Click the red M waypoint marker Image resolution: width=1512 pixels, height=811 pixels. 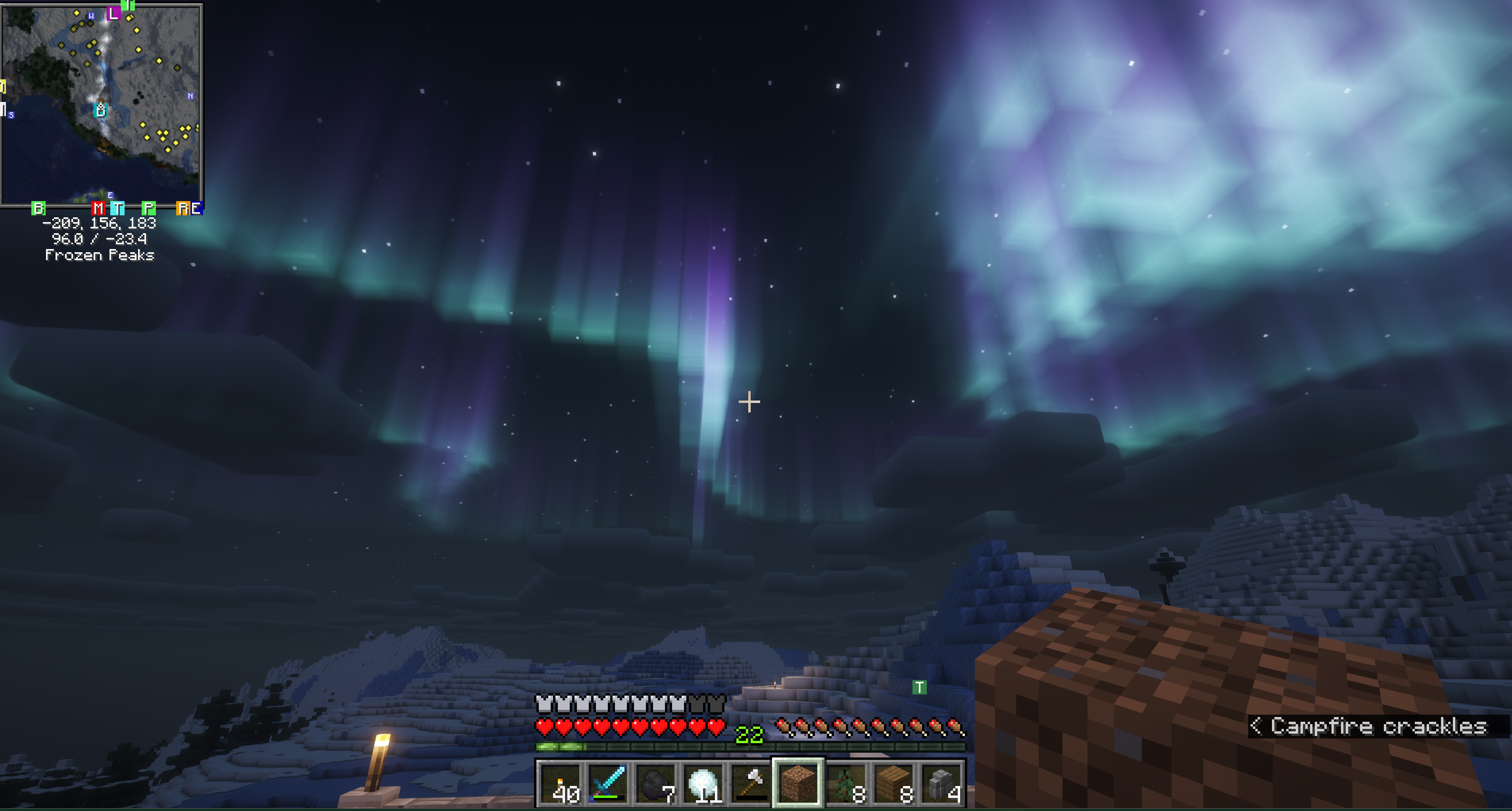pyautogui.click(x=98, y=208)
